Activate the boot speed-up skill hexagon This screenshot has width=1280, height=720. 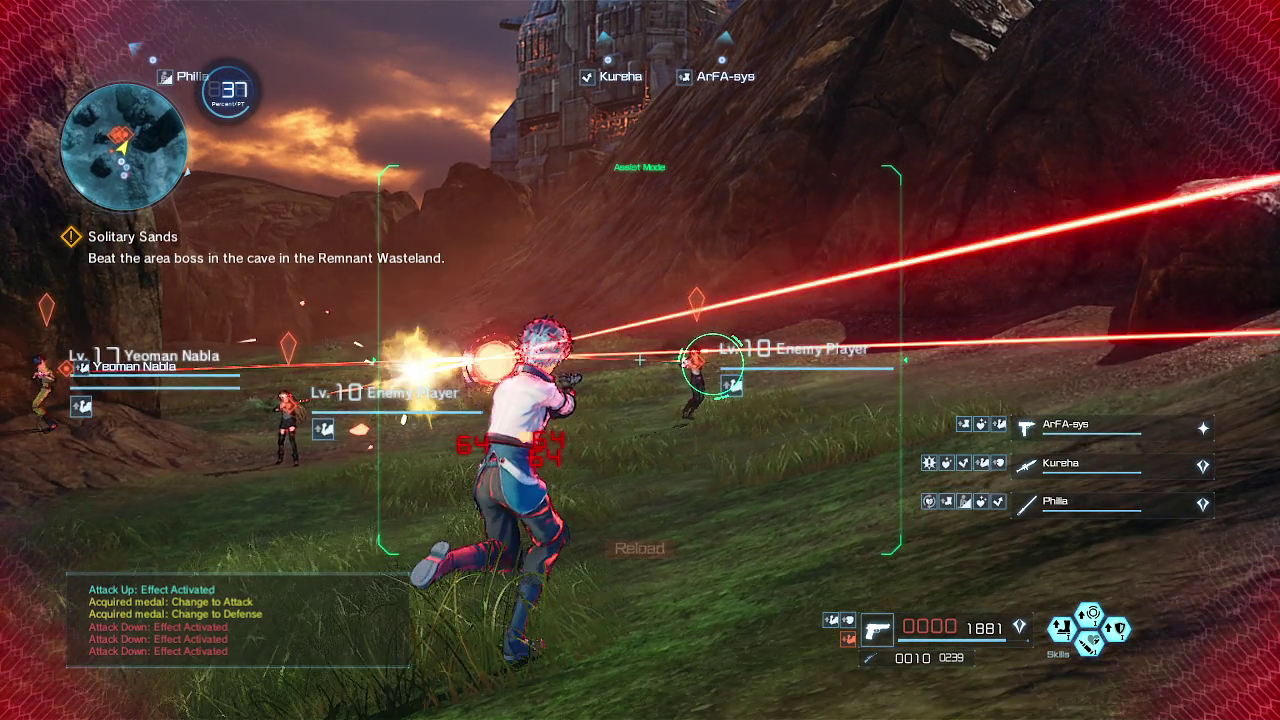coord(1061,629)
